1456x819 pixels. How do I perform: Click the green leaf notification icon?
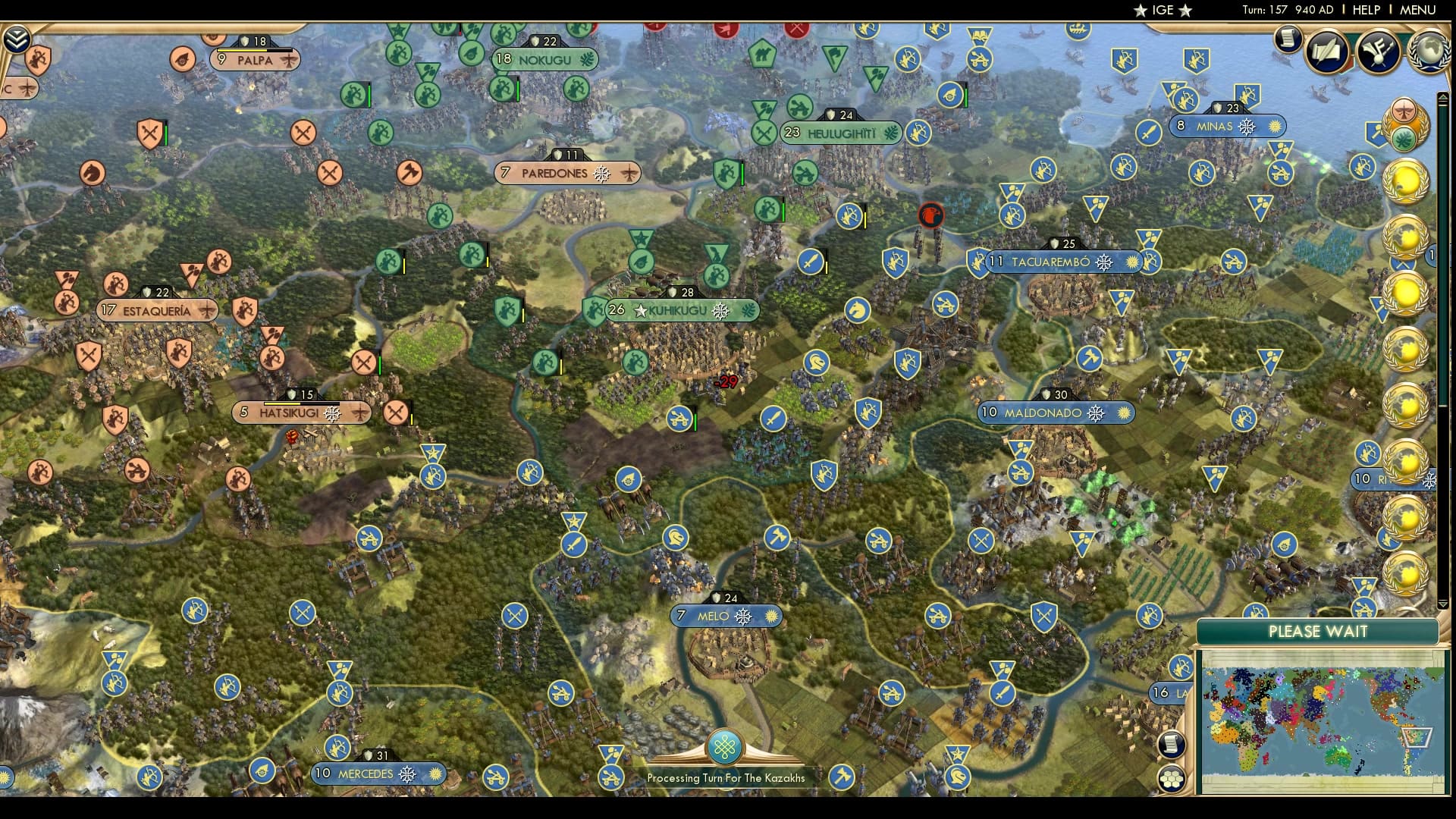coord(1404,139)
